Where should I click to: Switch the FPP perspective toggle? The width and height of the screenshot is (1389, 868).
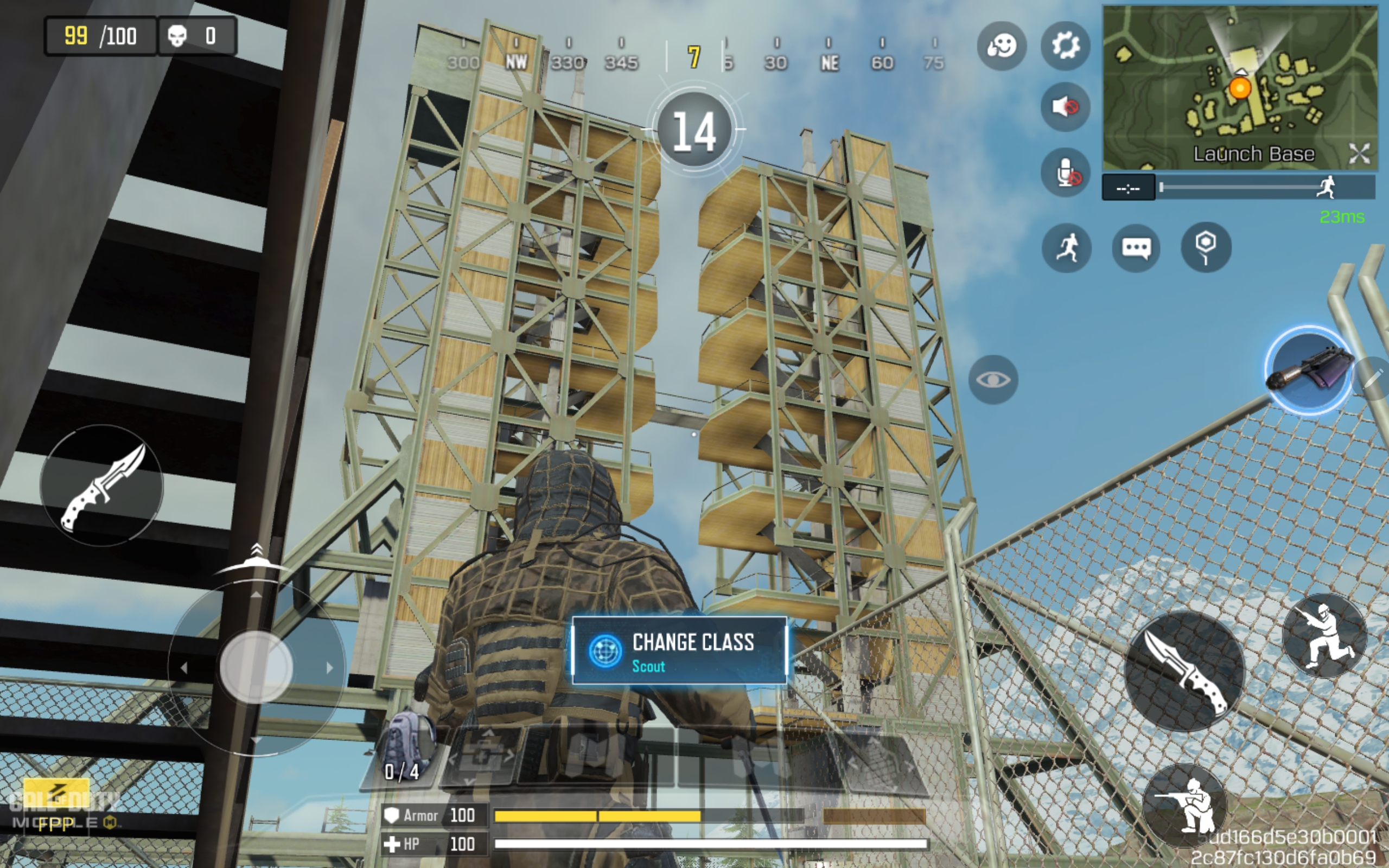click(x=56, y=823)
